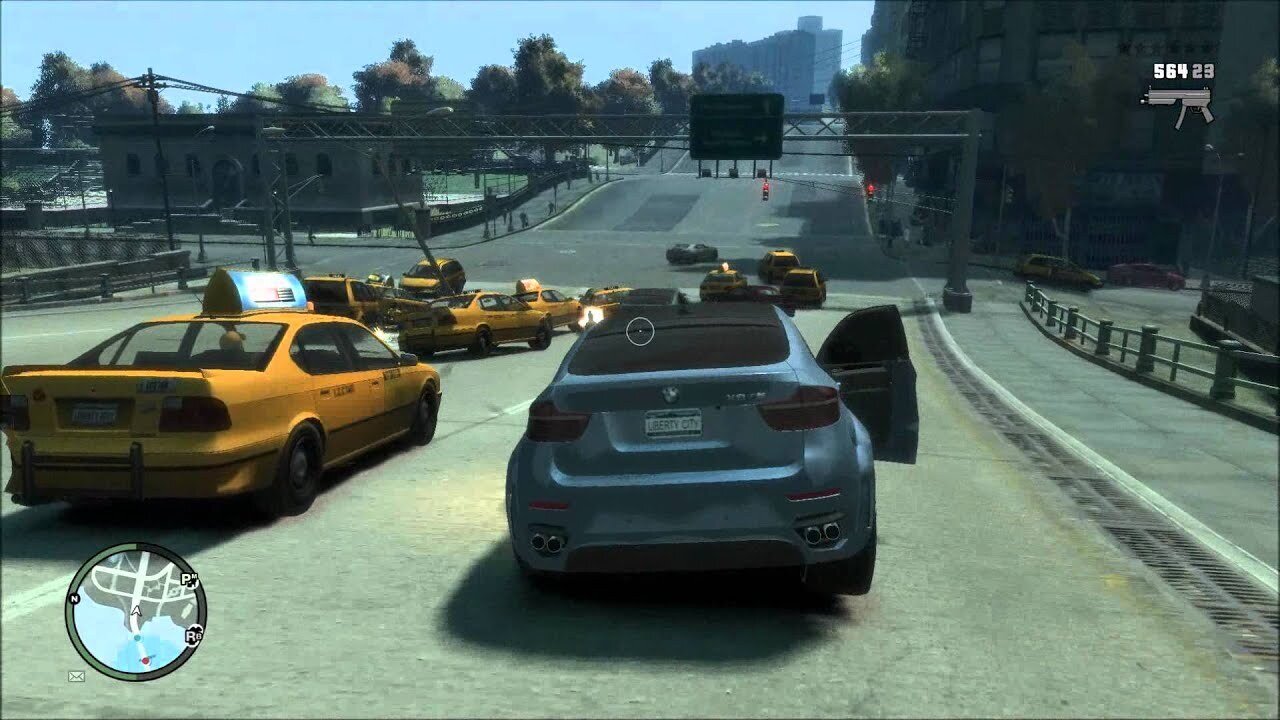The width and height of the screenshot is (1280, 720).
Task: Click the PM Pay'n'Spray blip on the minimap
Action: pyautogui.click(x=189, y=579)
